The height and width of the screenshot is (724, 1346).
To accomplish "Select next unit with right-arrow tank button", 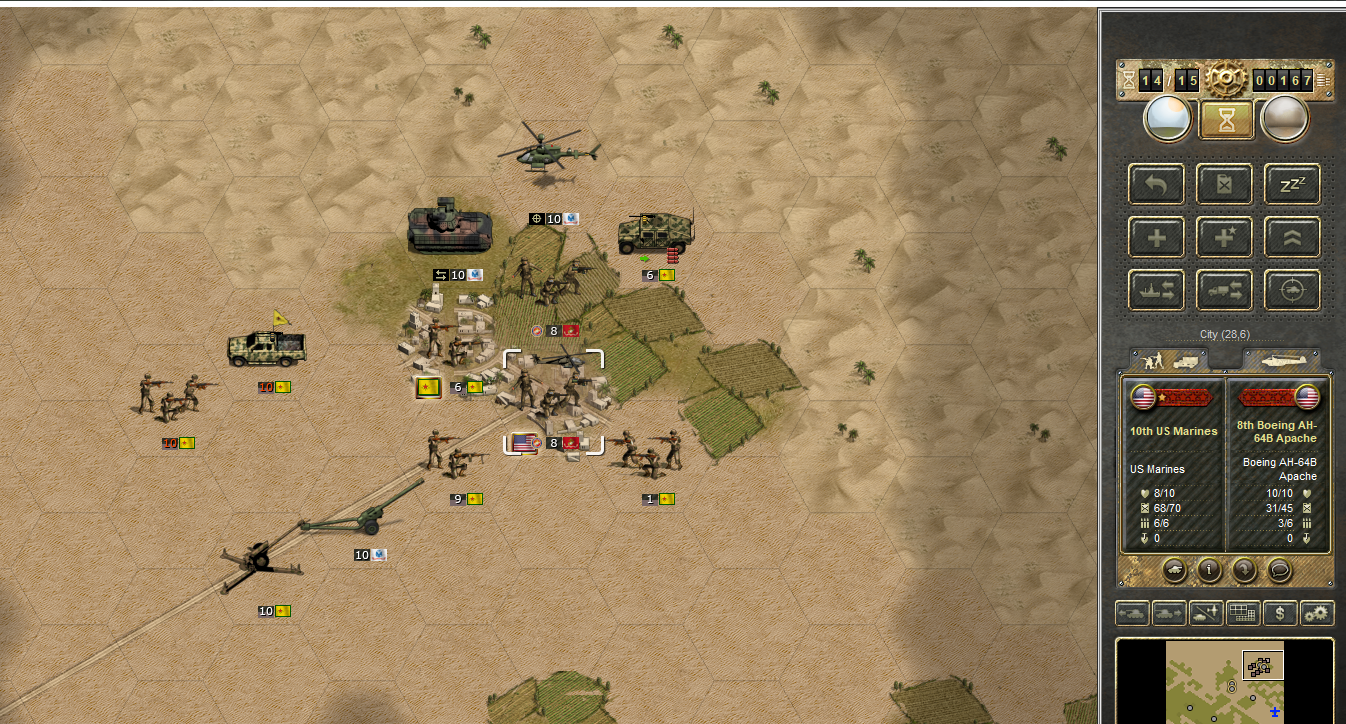I will pos(1168,613).
